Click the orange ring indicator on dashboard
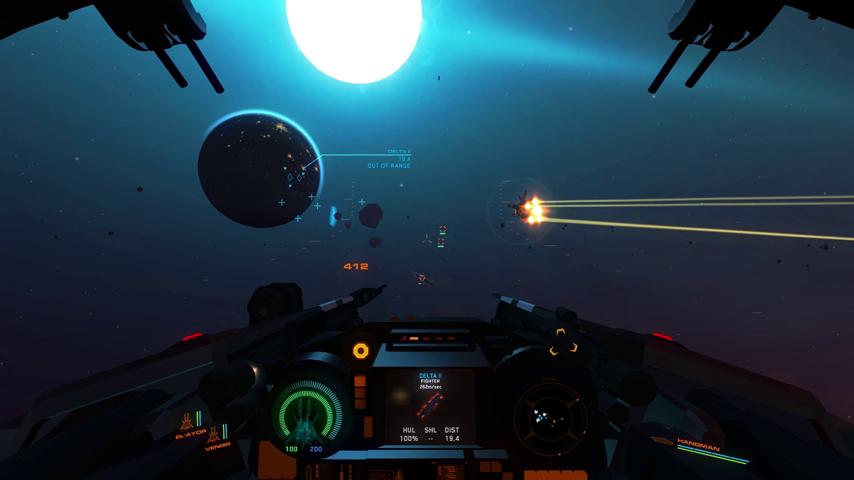The width and height of the screenshot is (854, 480). click(361, 350)
